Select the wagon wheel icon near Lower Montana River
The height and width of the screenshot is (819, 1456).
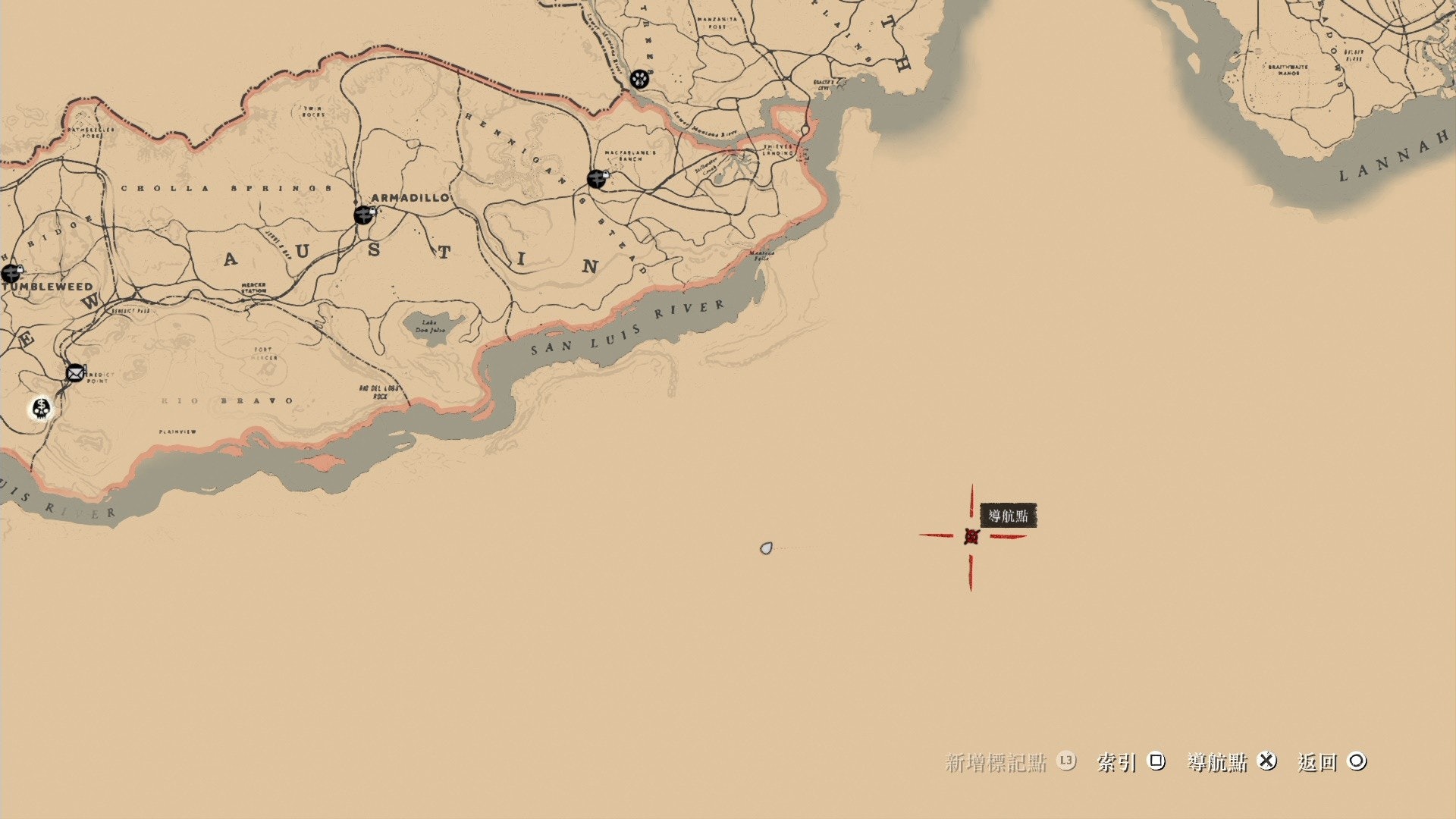(641, 77)
